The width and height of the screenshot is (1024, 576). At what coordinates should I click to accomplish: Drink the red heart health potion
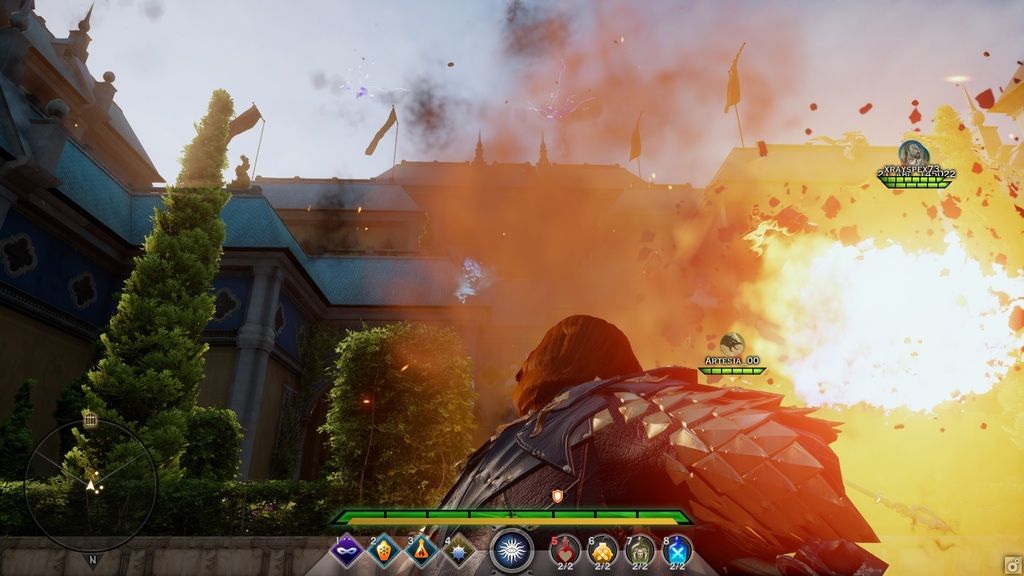(x=565, y=550)
